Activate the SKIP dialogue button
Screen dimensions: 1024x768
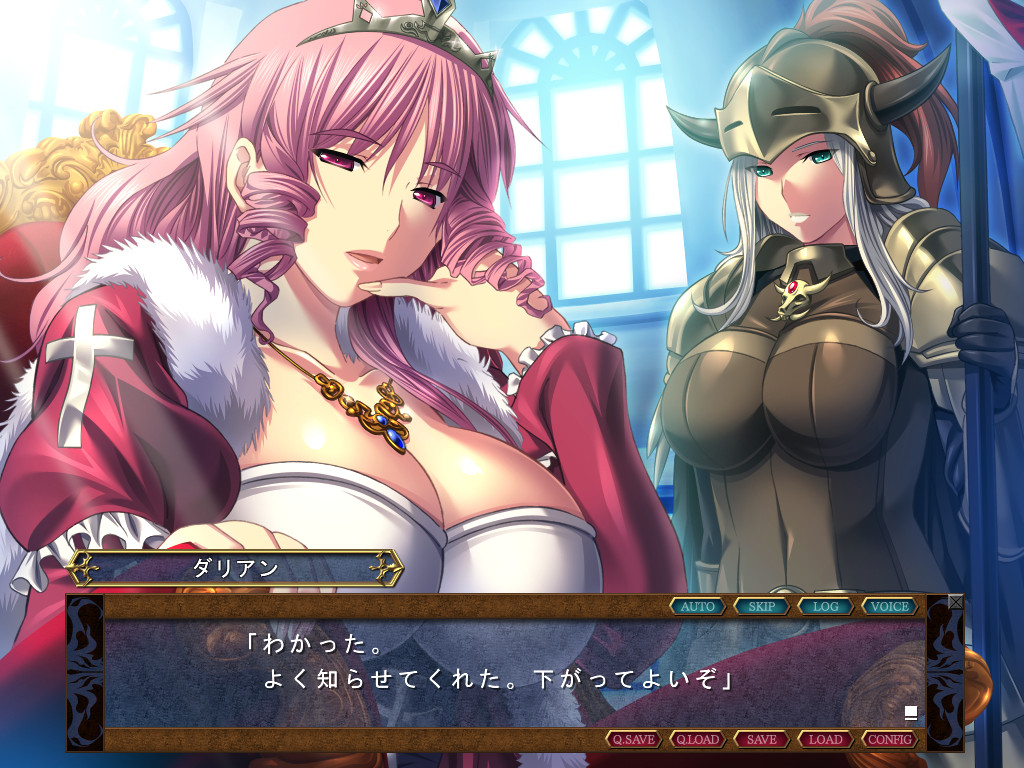tap(762, 606)
